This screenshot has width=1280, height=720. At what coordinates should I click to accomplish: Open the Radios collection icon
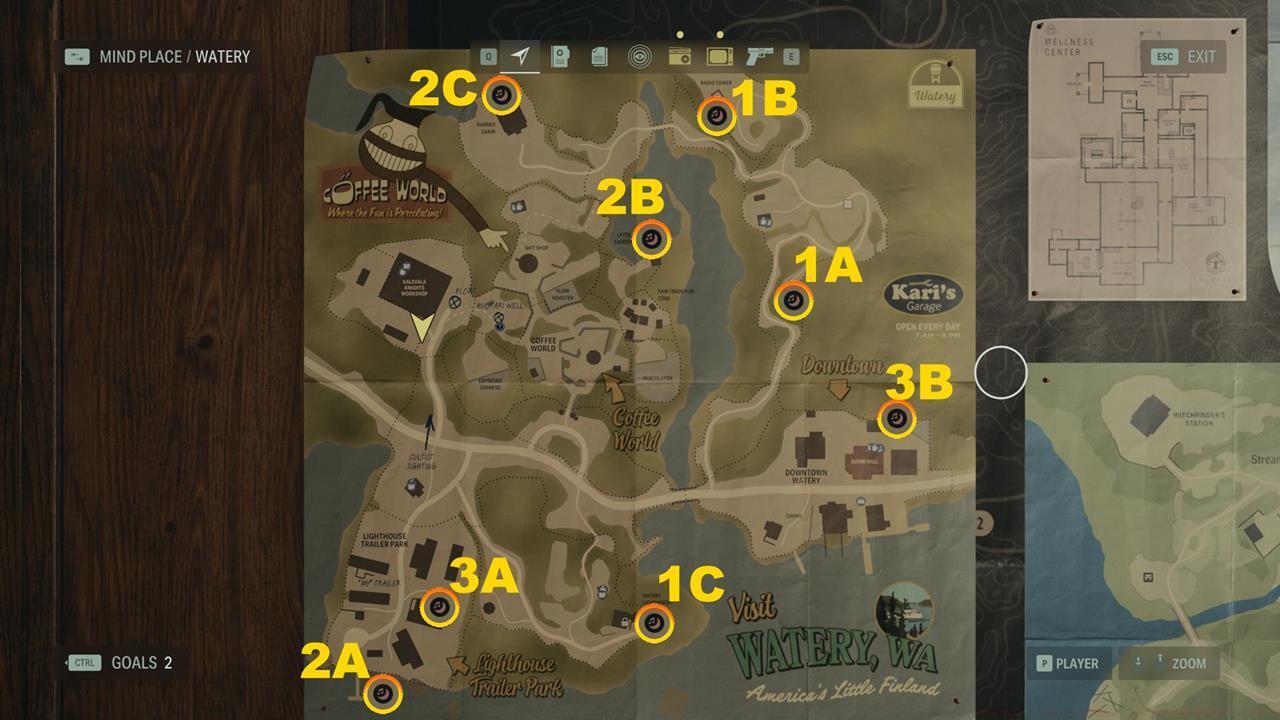[678, 57]
